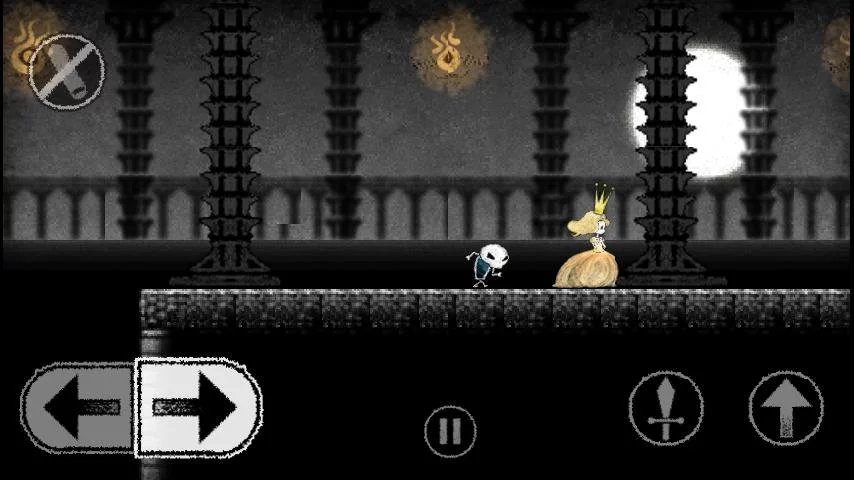Jump with the up arrow button

pos(786,408)
